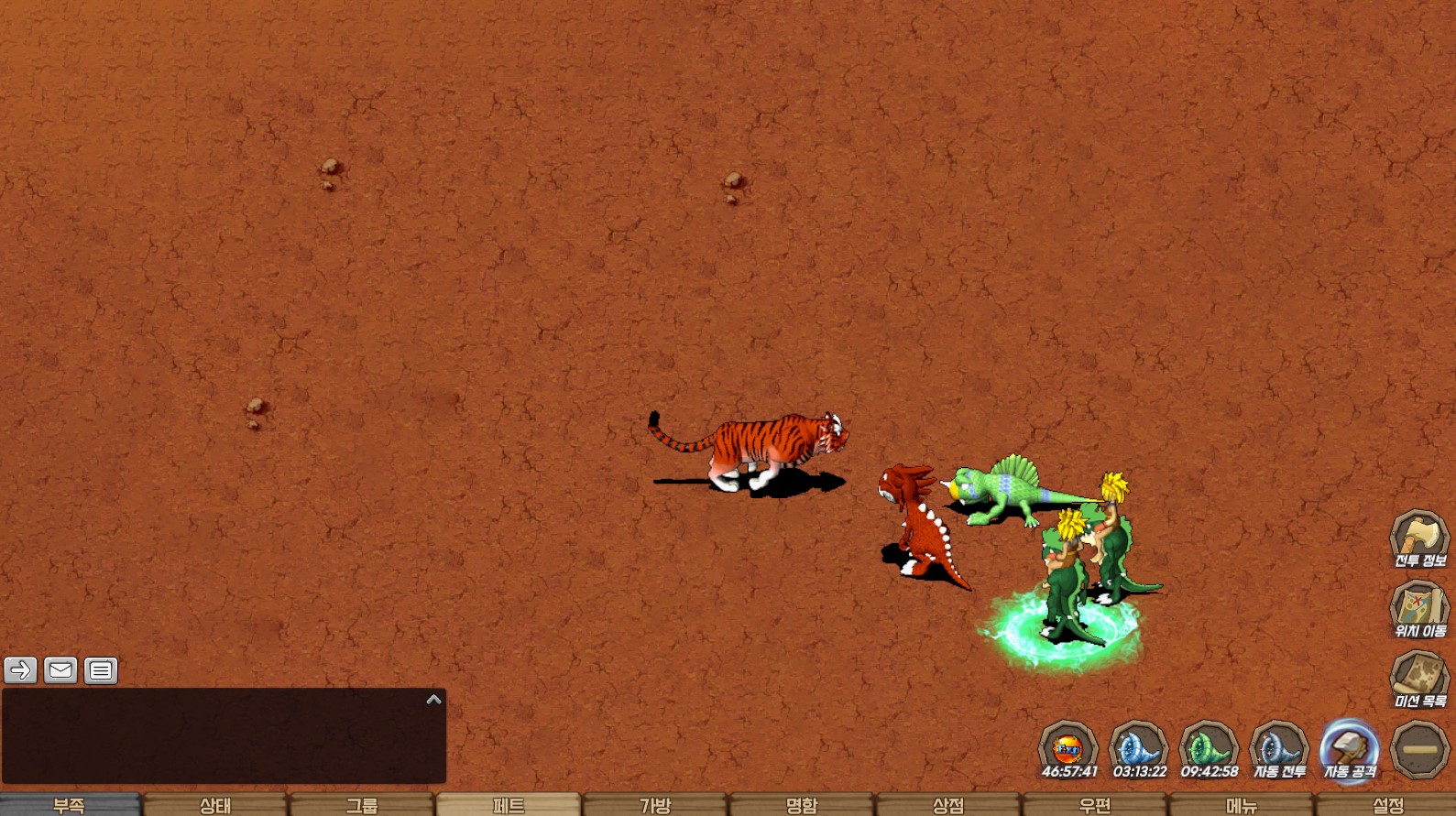This screenshot has height=816, width=1456.
Task: Open the 명함 (name card) menu
Action: coord(802,805)
